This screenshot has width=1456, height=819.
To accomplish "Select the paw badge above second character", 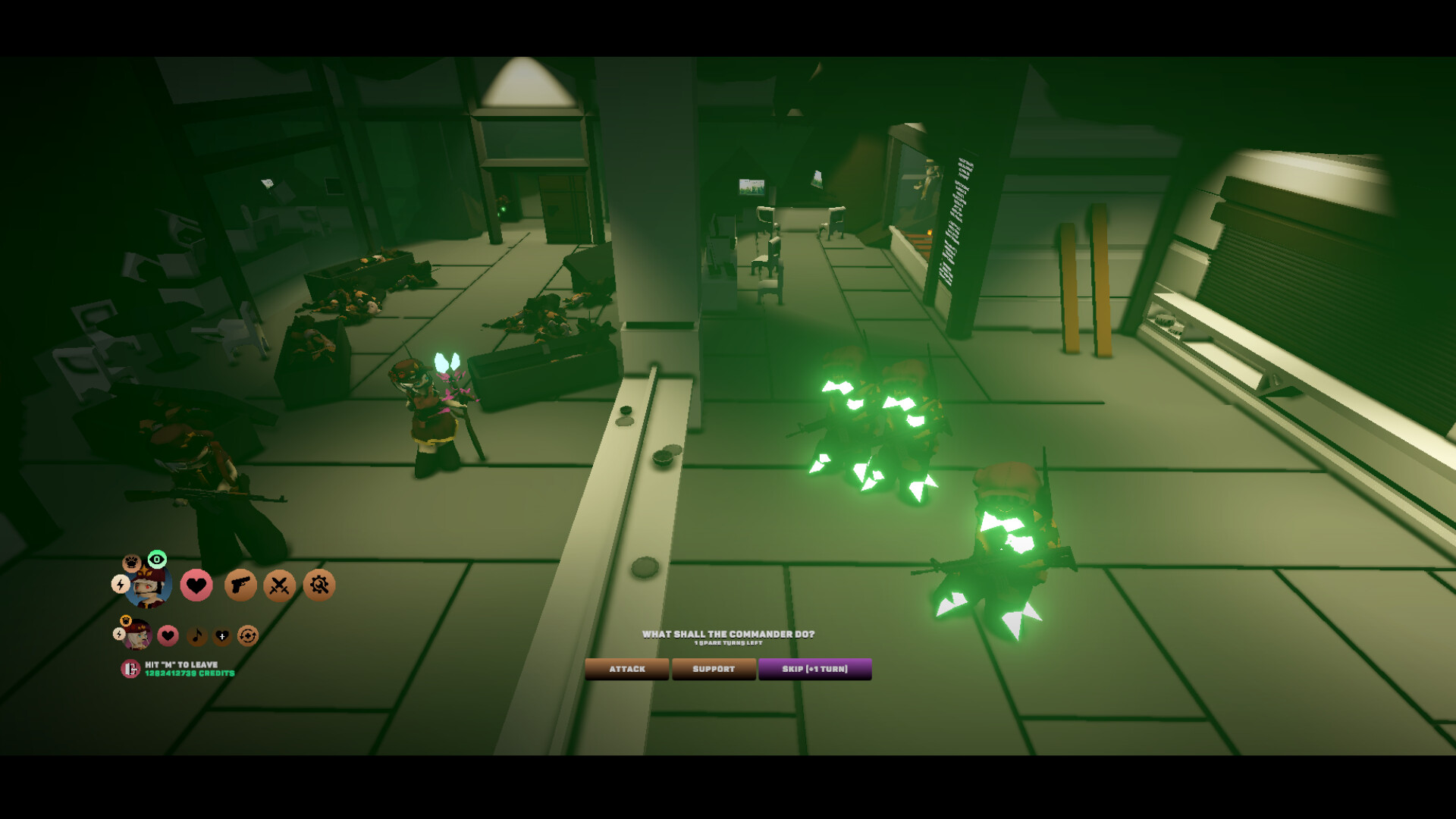I will point(127,621).
